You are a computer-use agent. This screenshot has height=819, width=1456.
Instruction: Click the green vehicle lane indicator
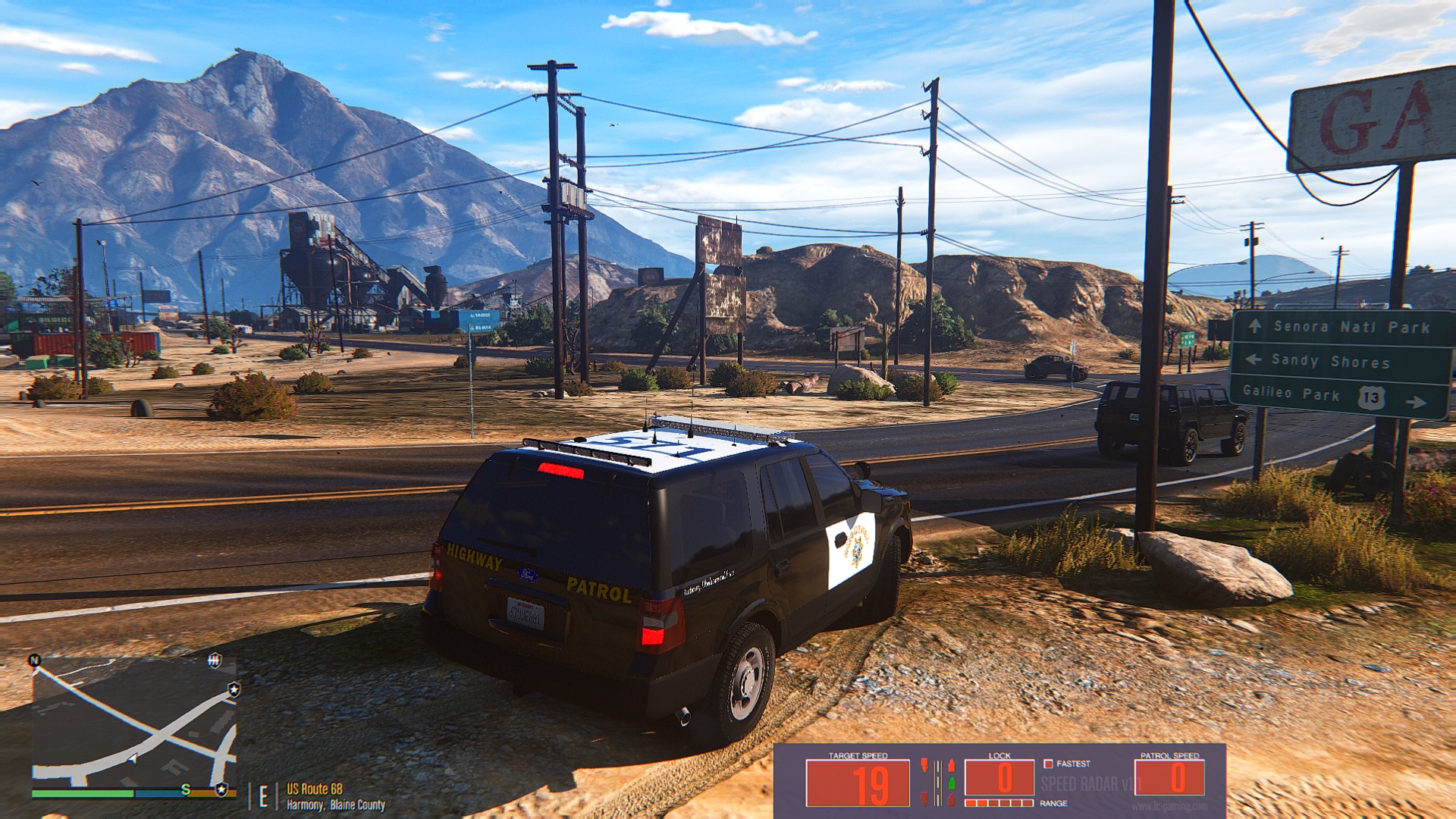pos(951,782)
